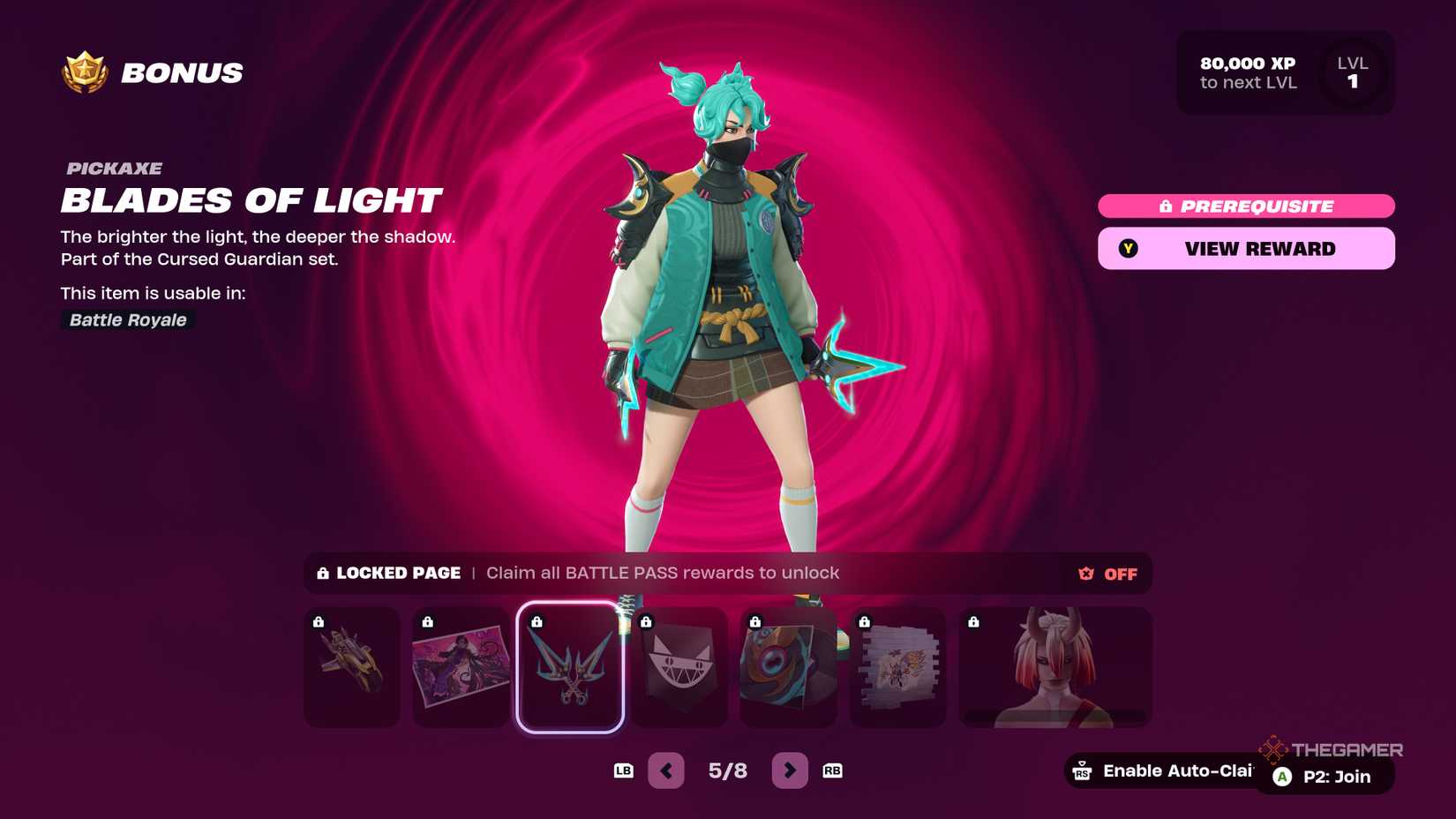
Task: Go to the previous page with the left arrow
Action: (x=666, y=770)
